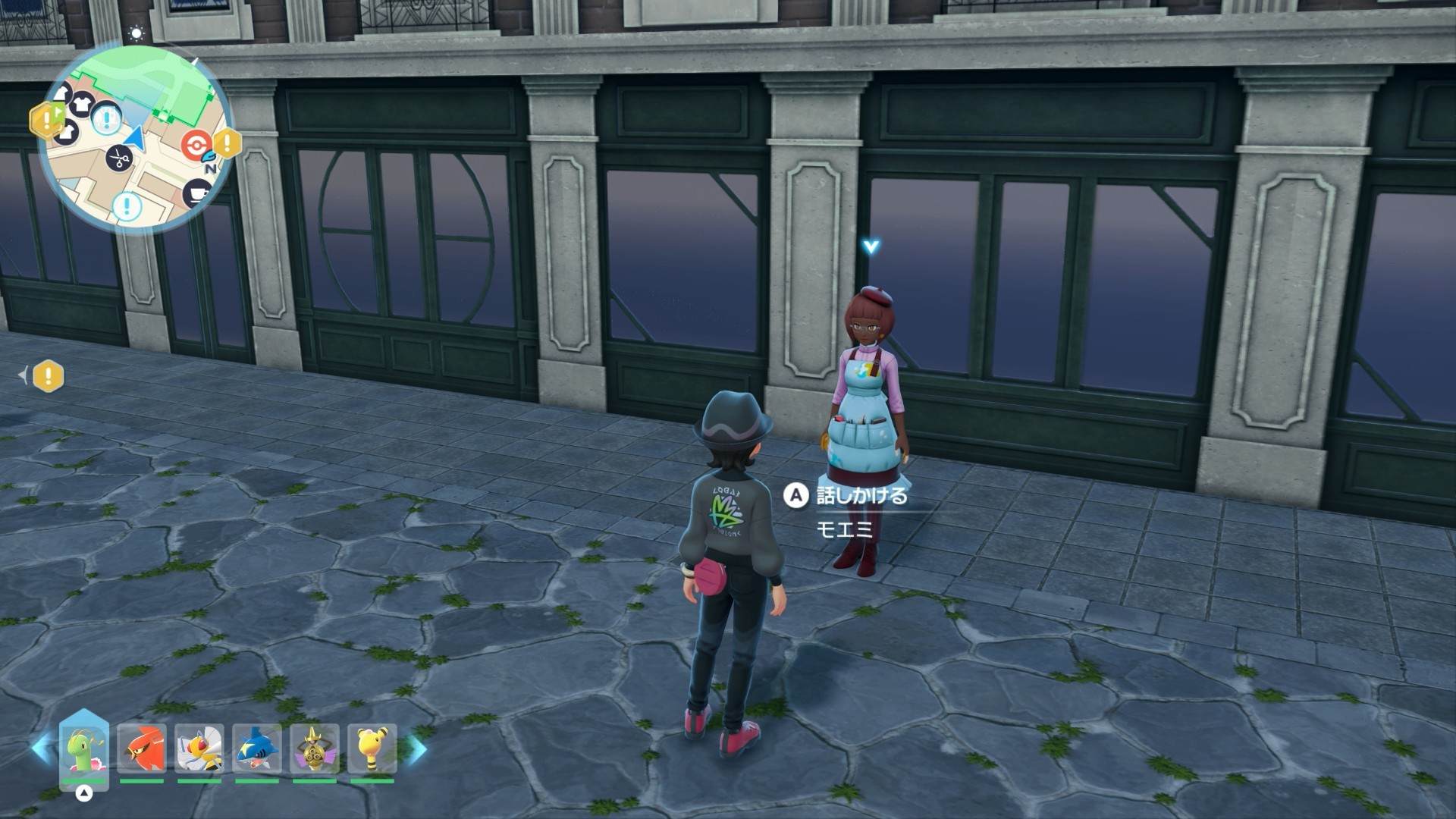Click the red Pokémon Center map marker

[196, 144]
